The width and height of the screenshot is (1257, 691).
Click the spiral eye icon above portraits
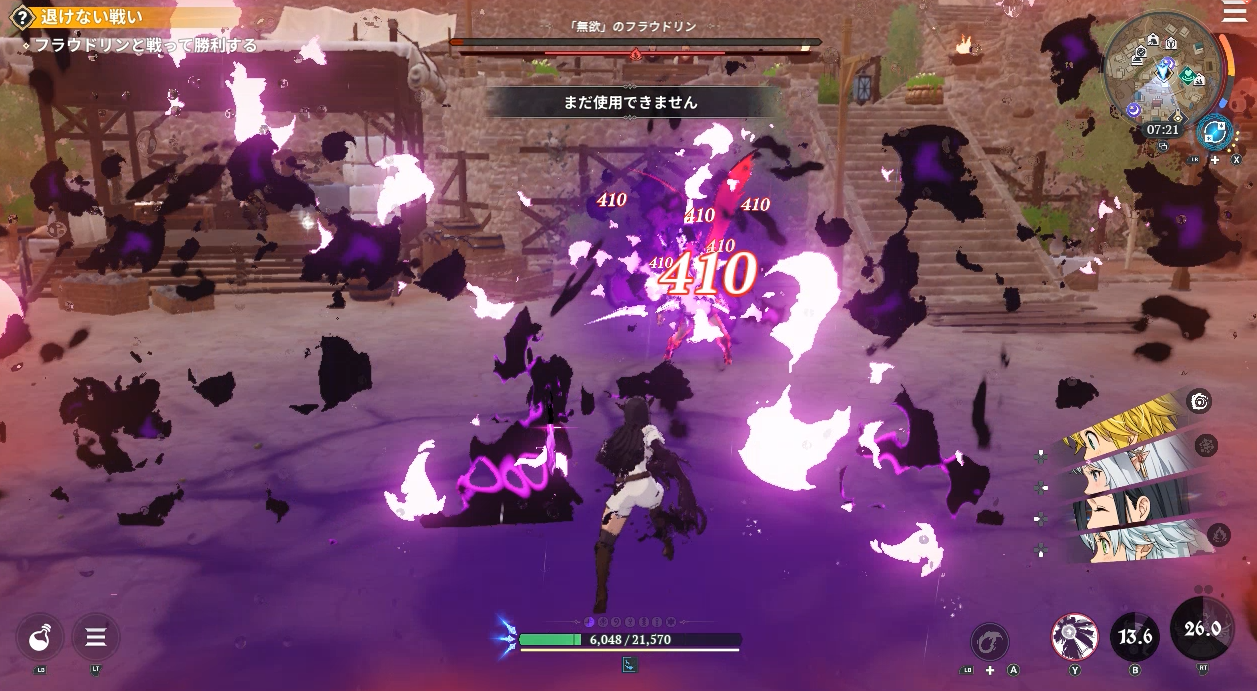(x=1200, y=402)
